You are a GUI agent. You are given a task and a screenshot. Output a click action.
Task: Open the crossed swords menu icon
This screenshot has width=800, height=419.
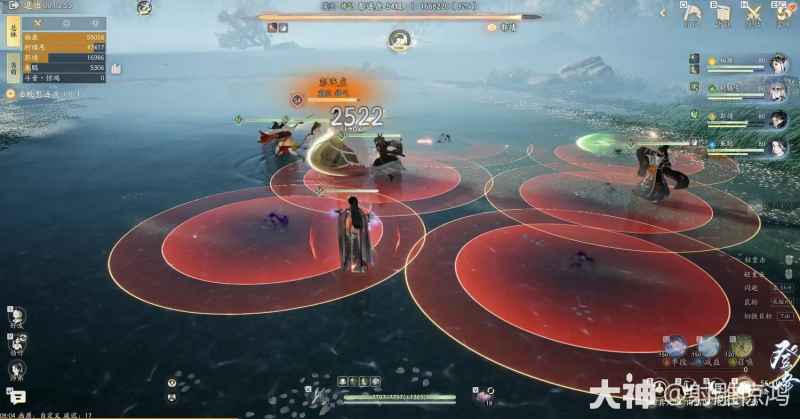pyautogui.click(x=753, y=14)
